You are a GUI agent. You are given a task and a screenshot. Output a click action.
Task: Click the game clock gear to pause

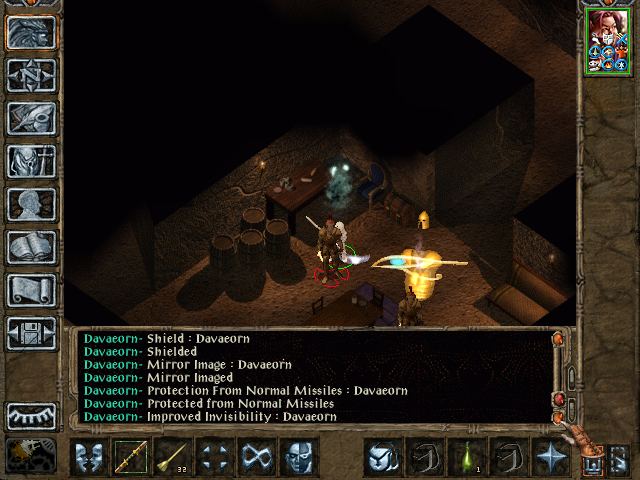pyautogui.click(x=31, y=455)
